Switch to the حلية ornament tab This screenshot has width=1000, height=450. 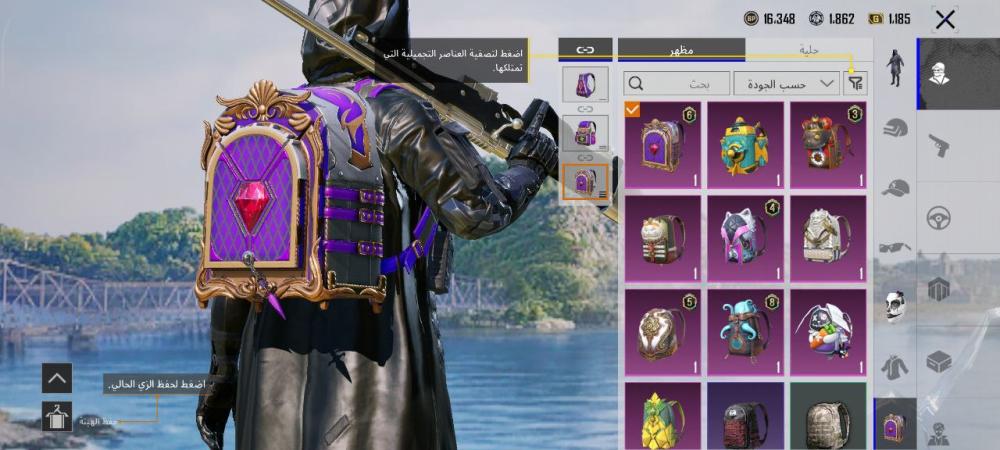click(808, 49)
